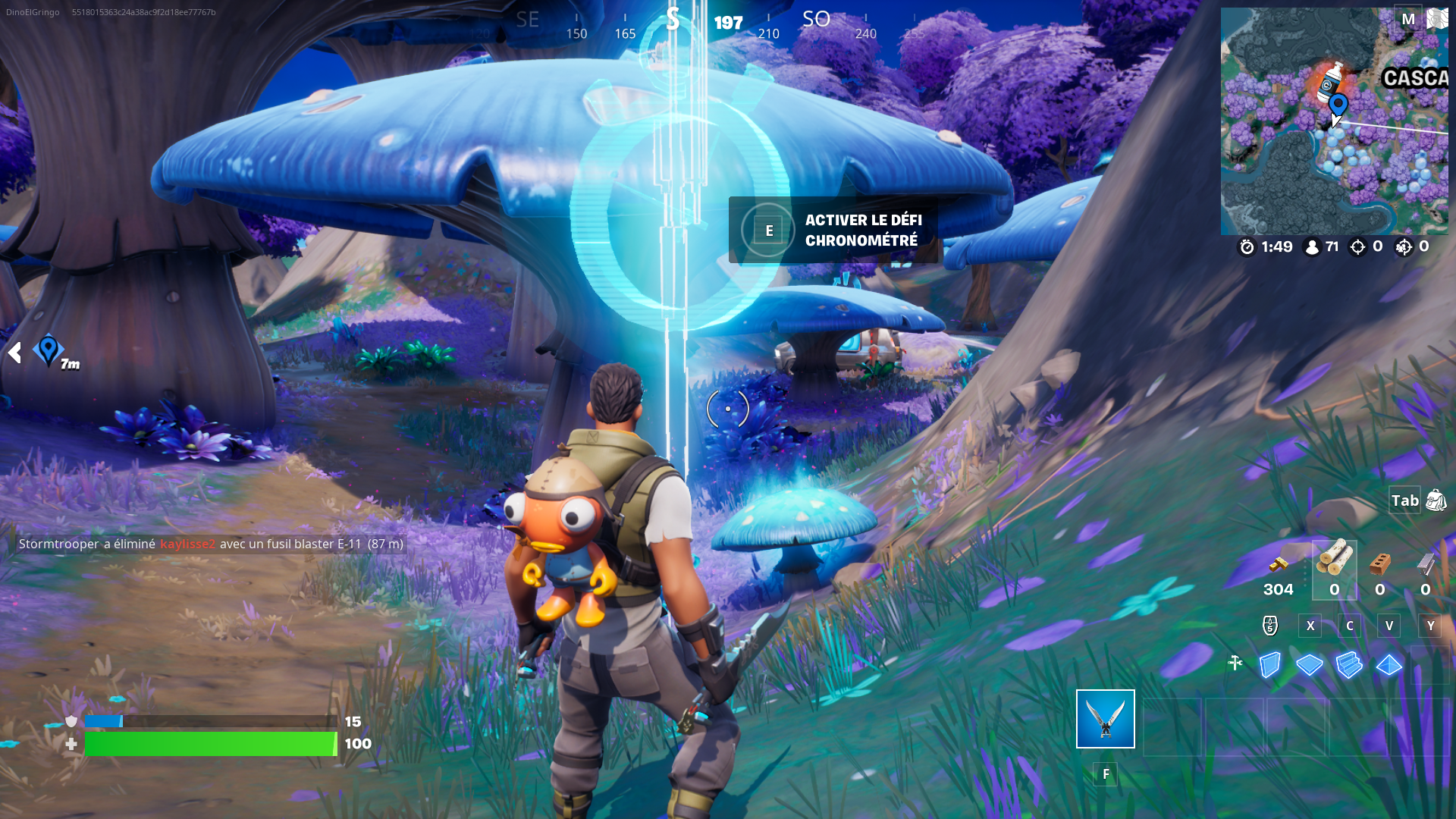Select the roof building piece icon

click(x=1390, y=665)
